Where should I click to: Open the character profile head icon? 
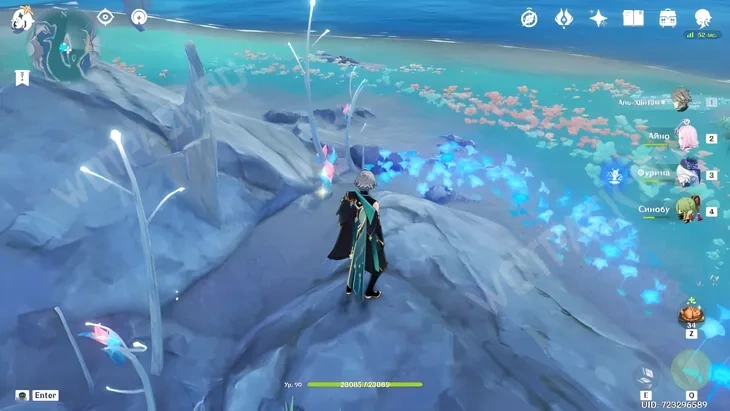click(x=703, y=18)
